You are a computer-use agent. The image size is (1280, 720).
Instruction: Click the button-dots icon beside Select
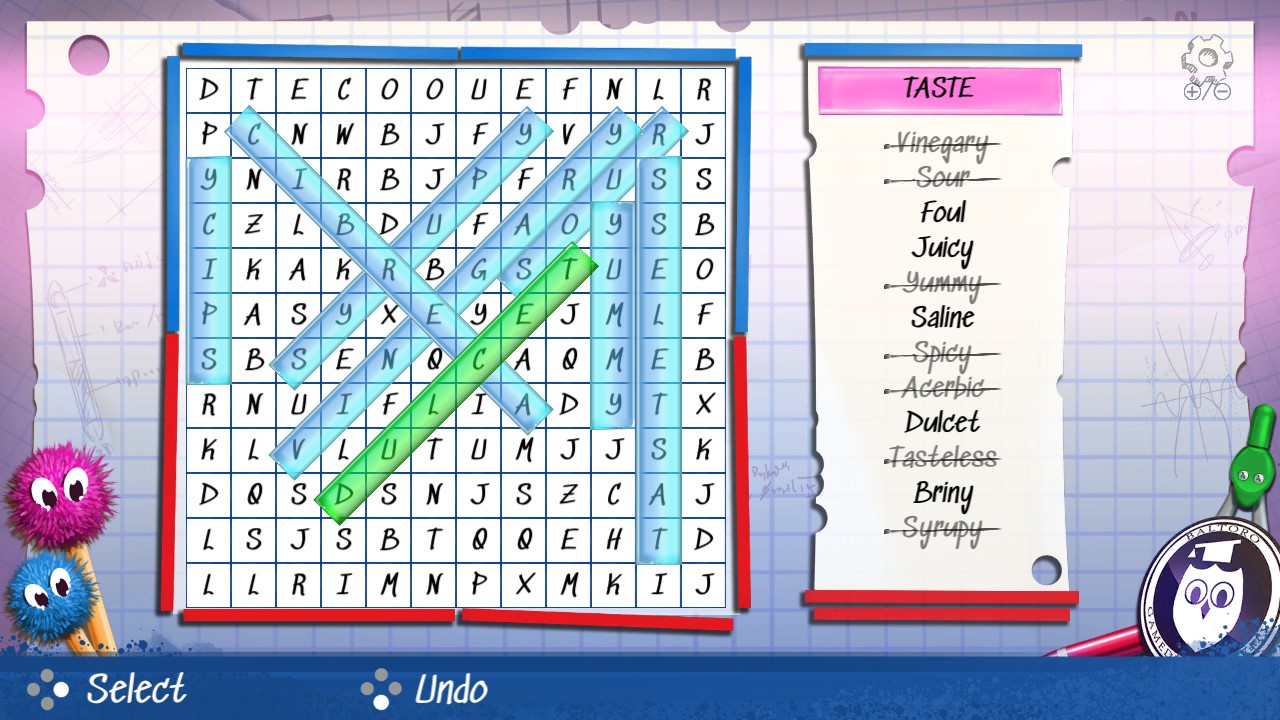47,689
